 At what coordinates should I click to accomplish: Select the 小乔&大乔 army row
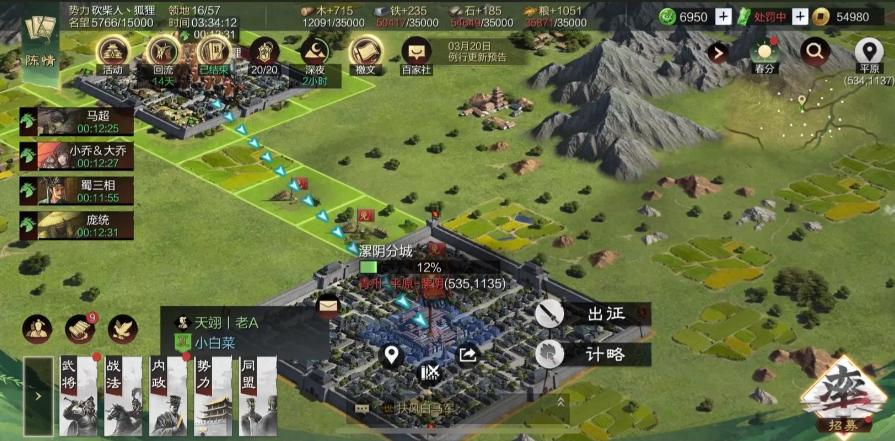click(77, 155)
